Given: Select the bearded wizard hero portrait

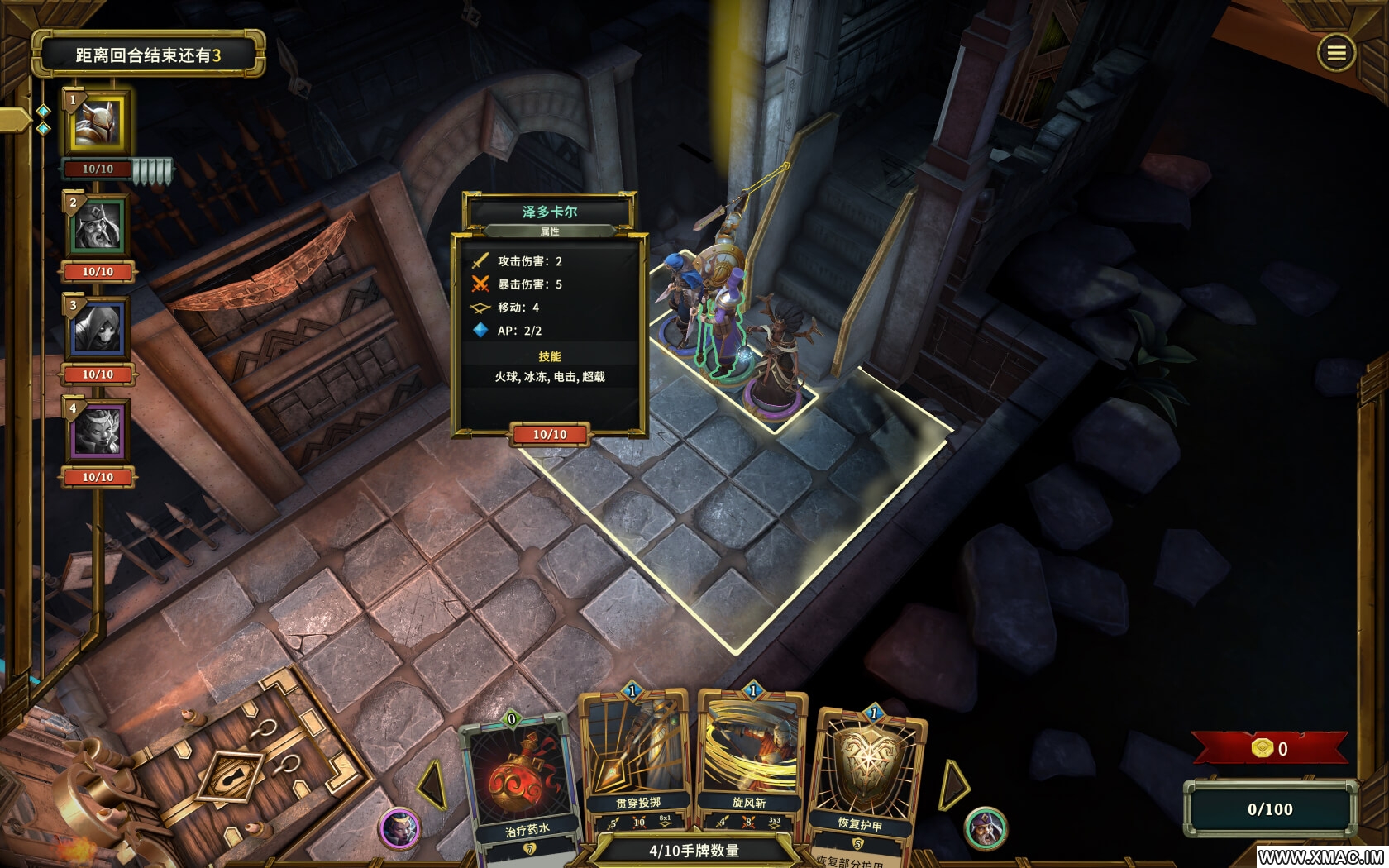Looking at the screenshot, I should click(98, 226).
